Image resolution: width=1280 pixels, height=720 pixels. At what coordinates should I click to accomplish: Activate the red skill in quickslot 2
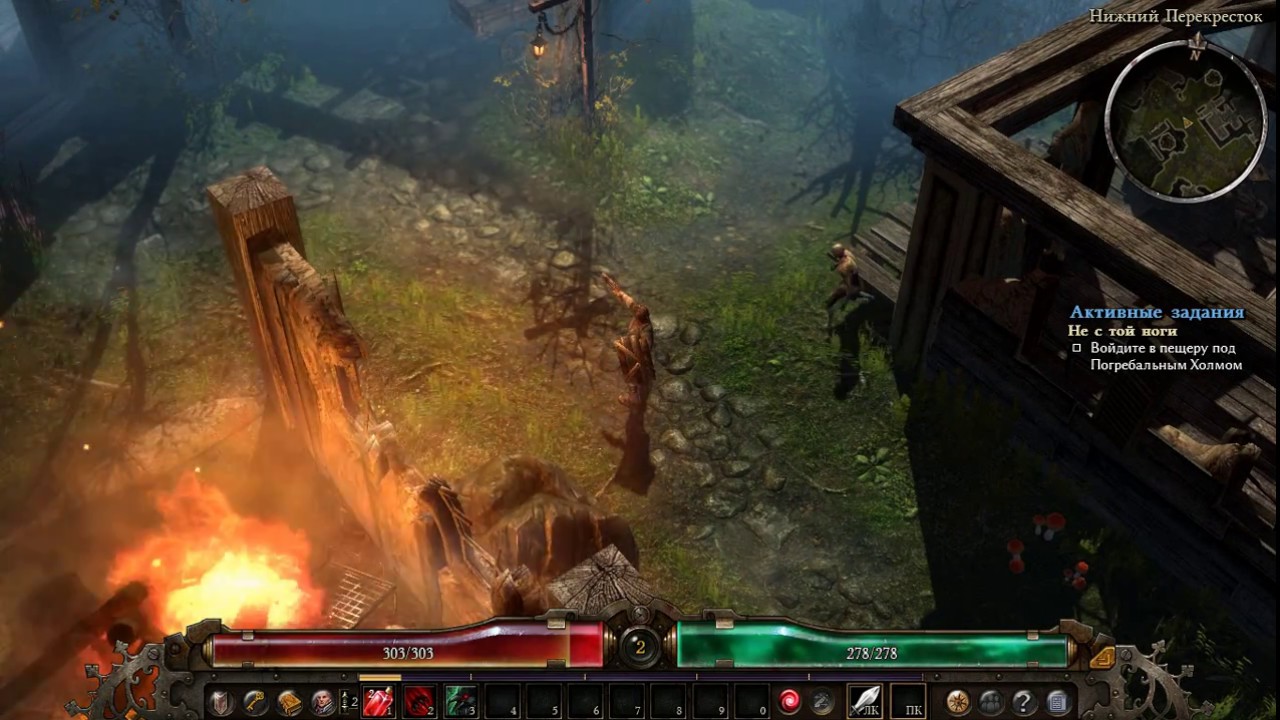point(420,700)
